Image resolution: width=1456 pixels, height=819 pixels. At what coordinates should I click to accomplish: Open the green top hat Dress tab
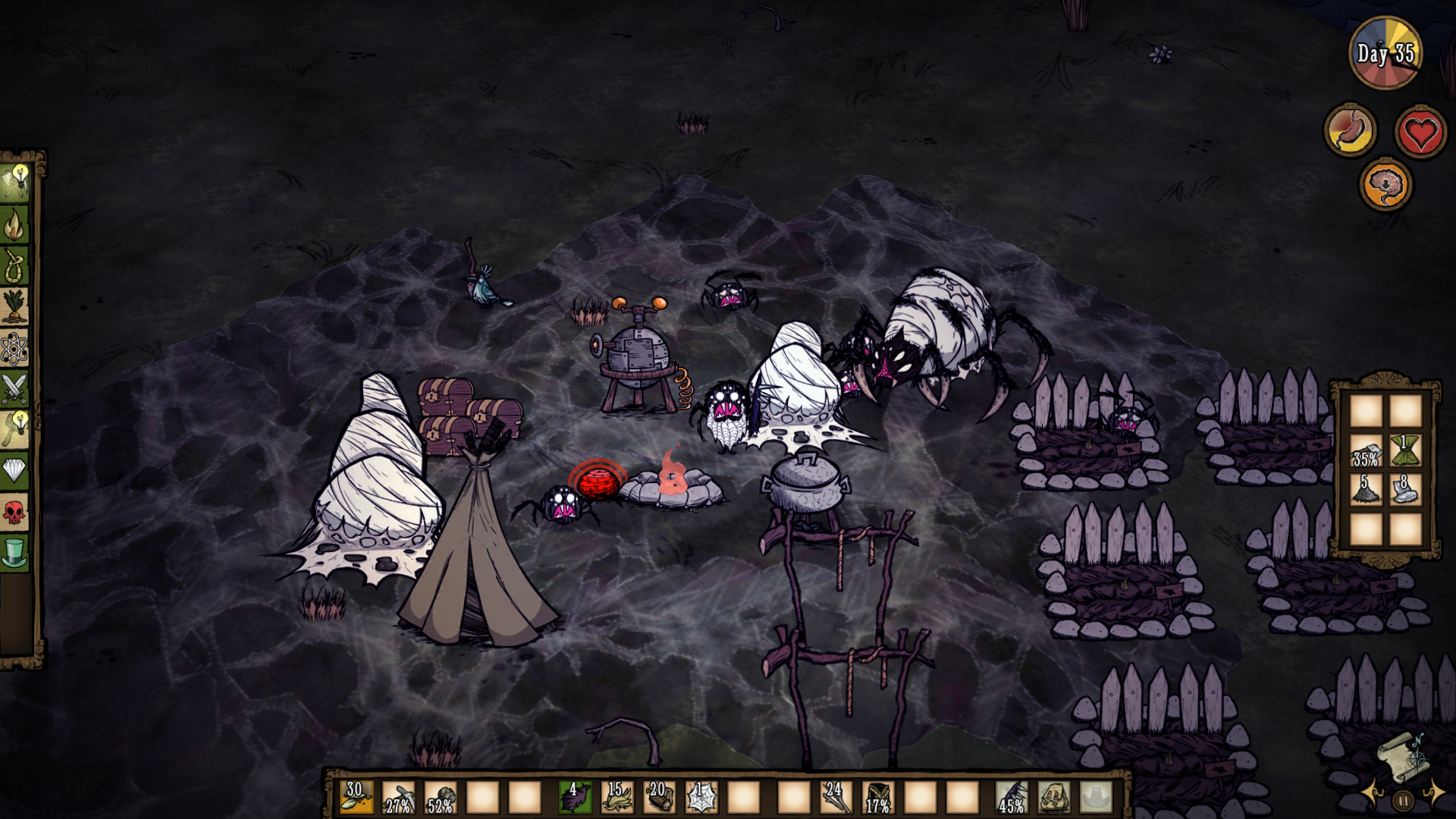pos(15,553)
